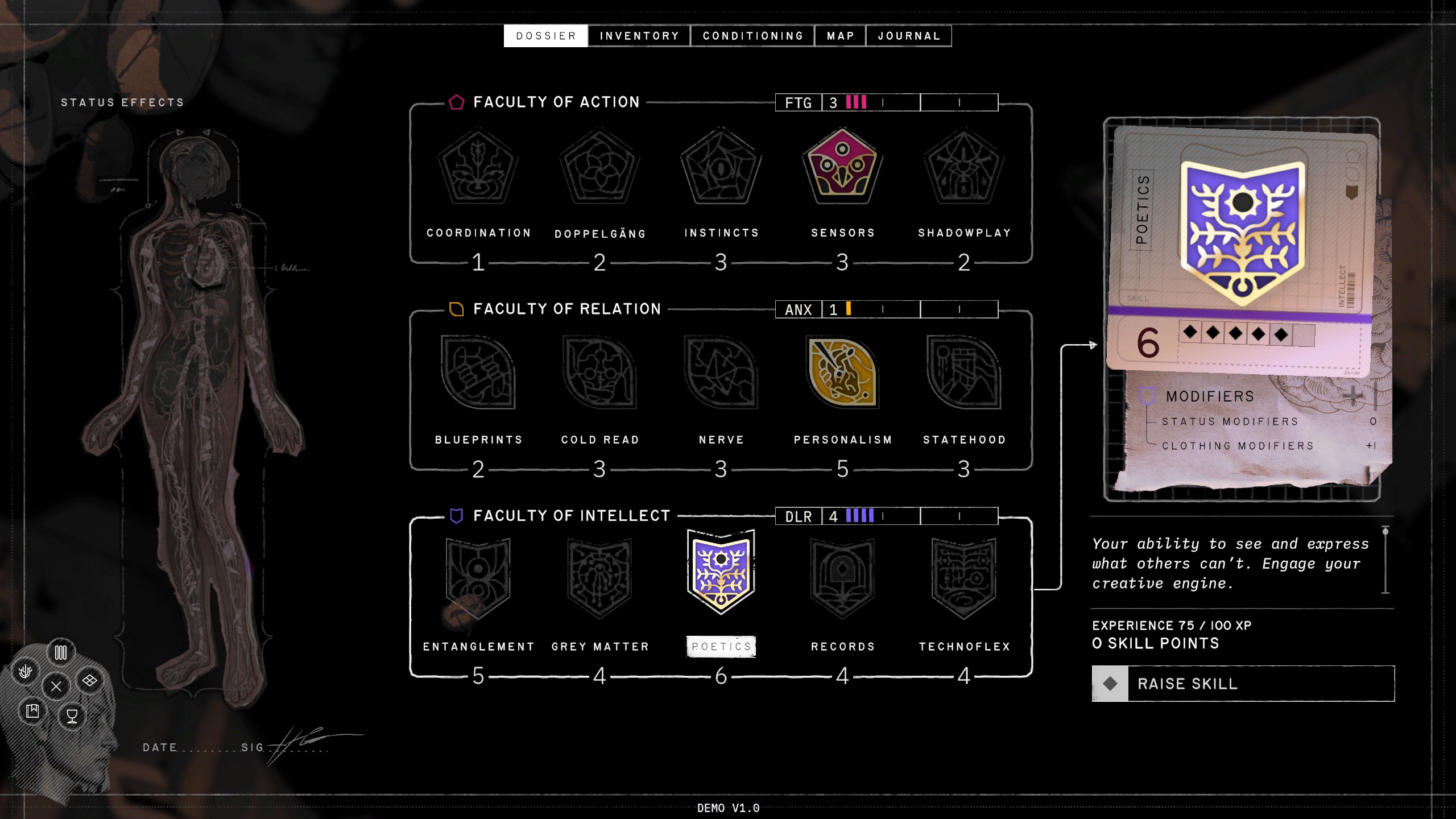1456x819 pixels.
Task: Select the Coordination skill badge
Action: [478, 167]
